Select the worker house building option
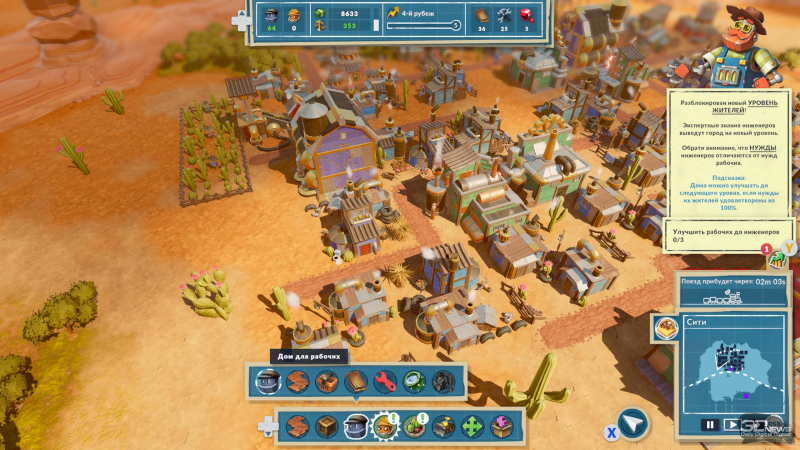Image resolution: width=800 pixels, height=450 pixels. tap(266, 381)
